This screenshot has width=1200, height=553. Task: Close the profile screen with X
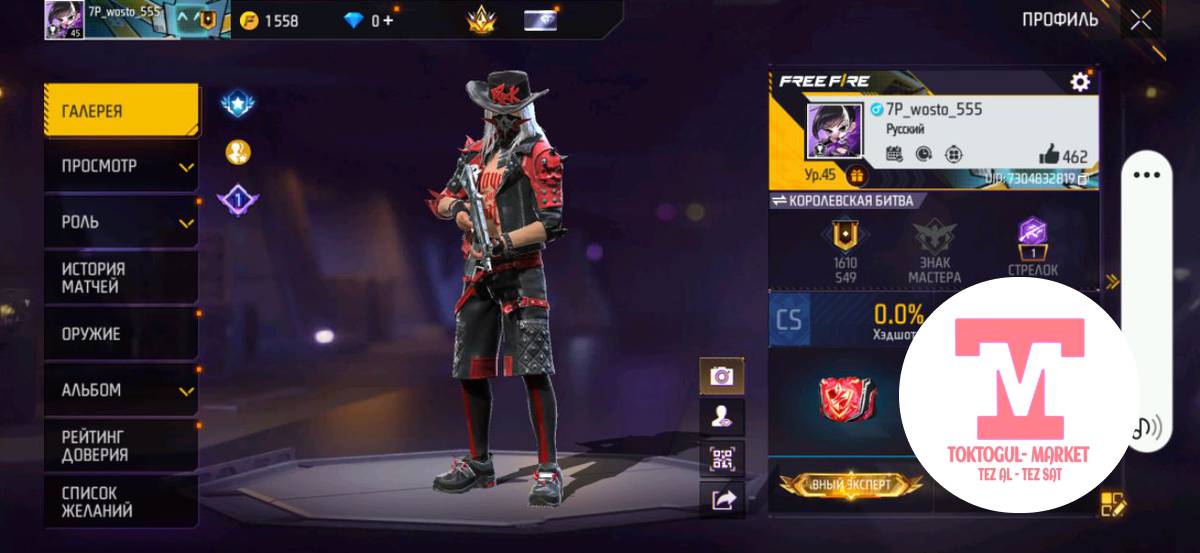[x=1140, y=20]
